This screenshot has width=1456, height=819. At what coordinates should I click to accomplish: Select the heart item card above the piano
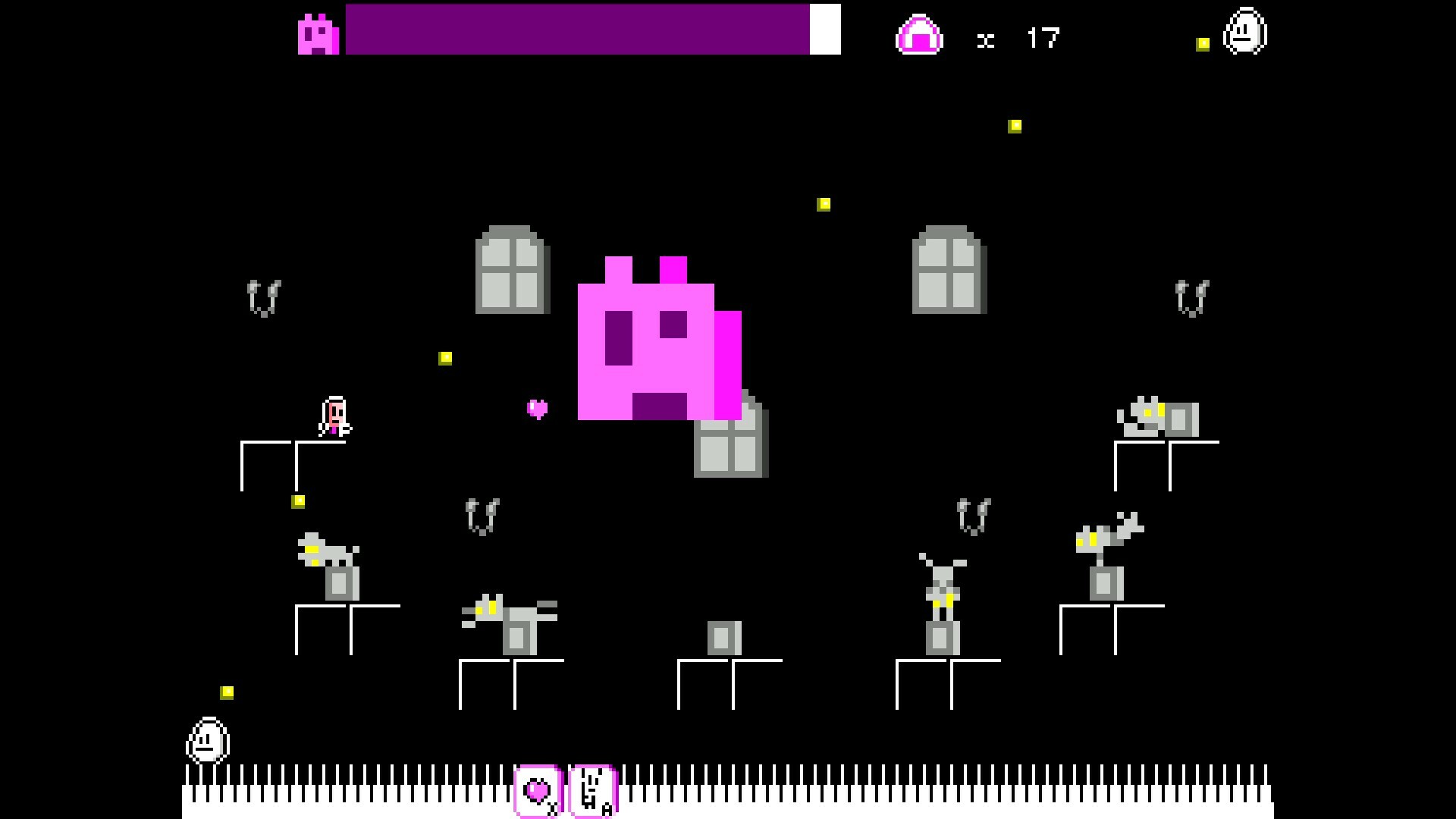pyautogui.click(x=538, y=792)
